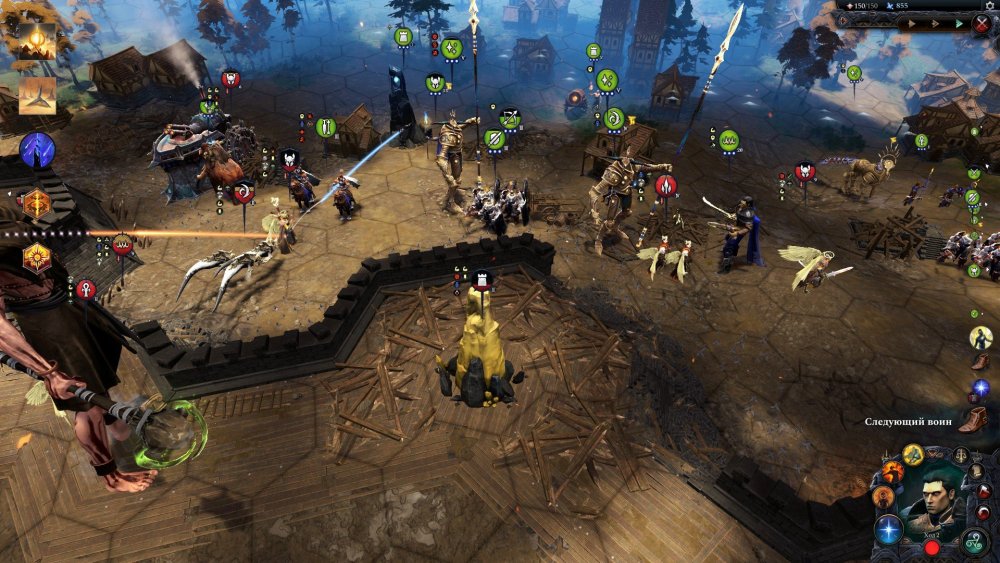The image size is (1000, 563).
Task: Select the next warrior boot icon
Action: (x=973, y=420)
